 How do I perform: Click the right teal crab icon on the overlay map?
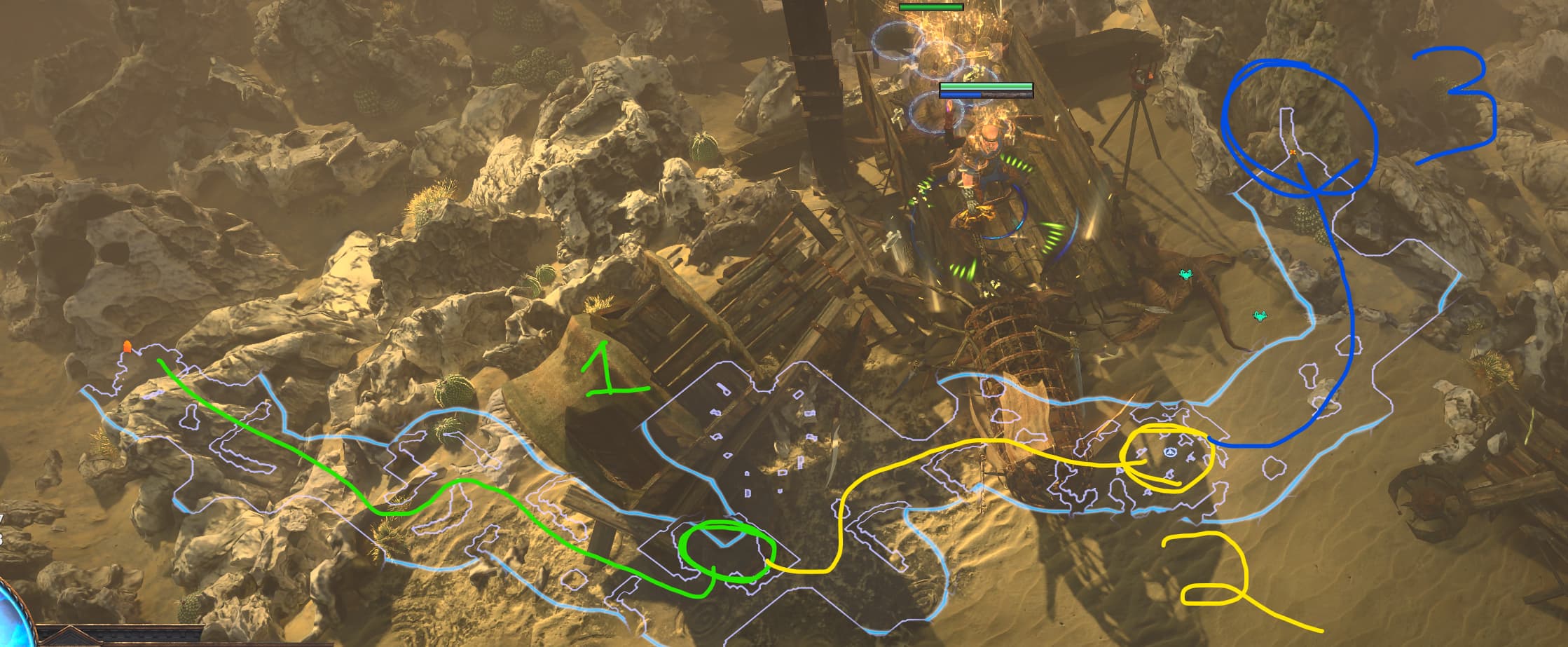[1260, 315]
